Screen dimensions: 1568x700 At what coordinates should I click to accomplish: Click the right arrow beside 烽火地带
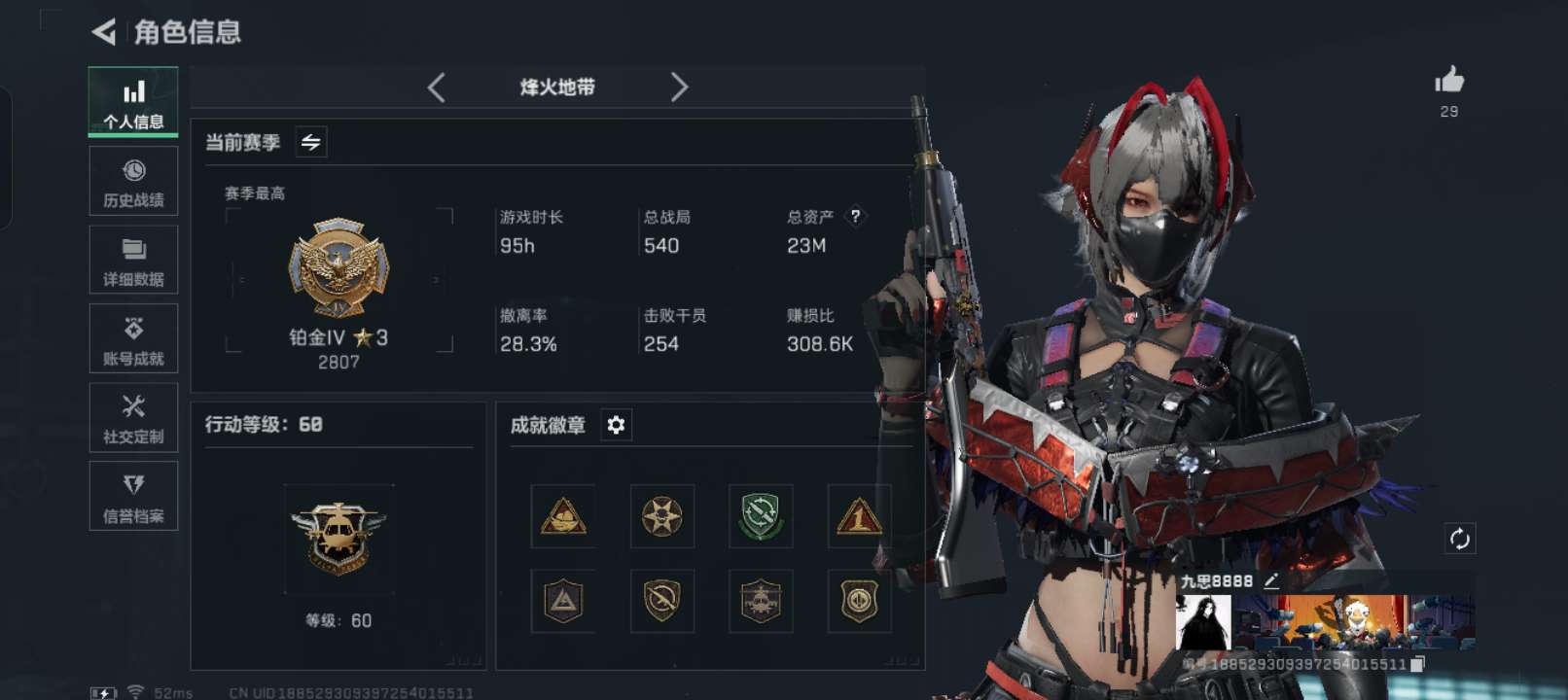pos(679,87)
